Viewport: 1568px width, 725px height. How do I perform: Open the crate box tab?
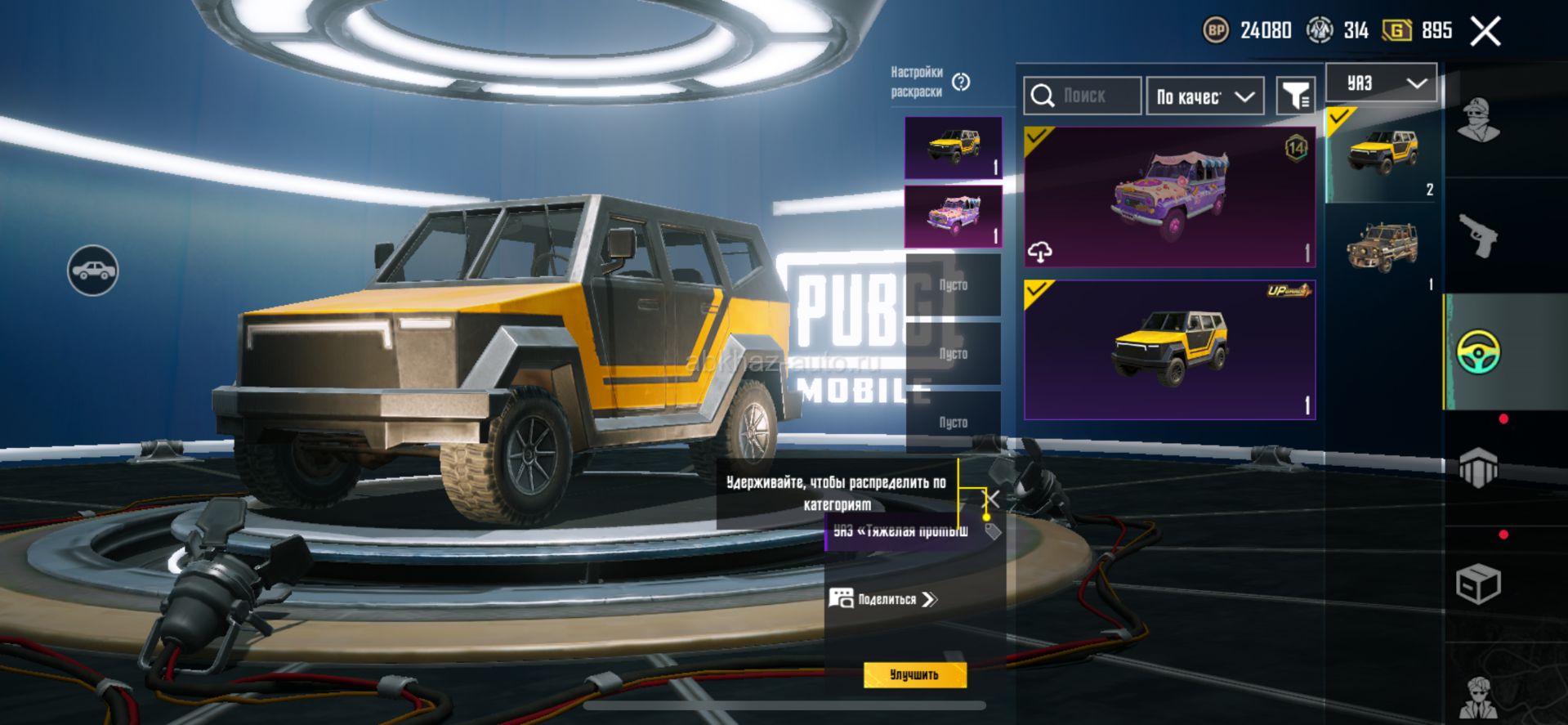(1478, 584)
